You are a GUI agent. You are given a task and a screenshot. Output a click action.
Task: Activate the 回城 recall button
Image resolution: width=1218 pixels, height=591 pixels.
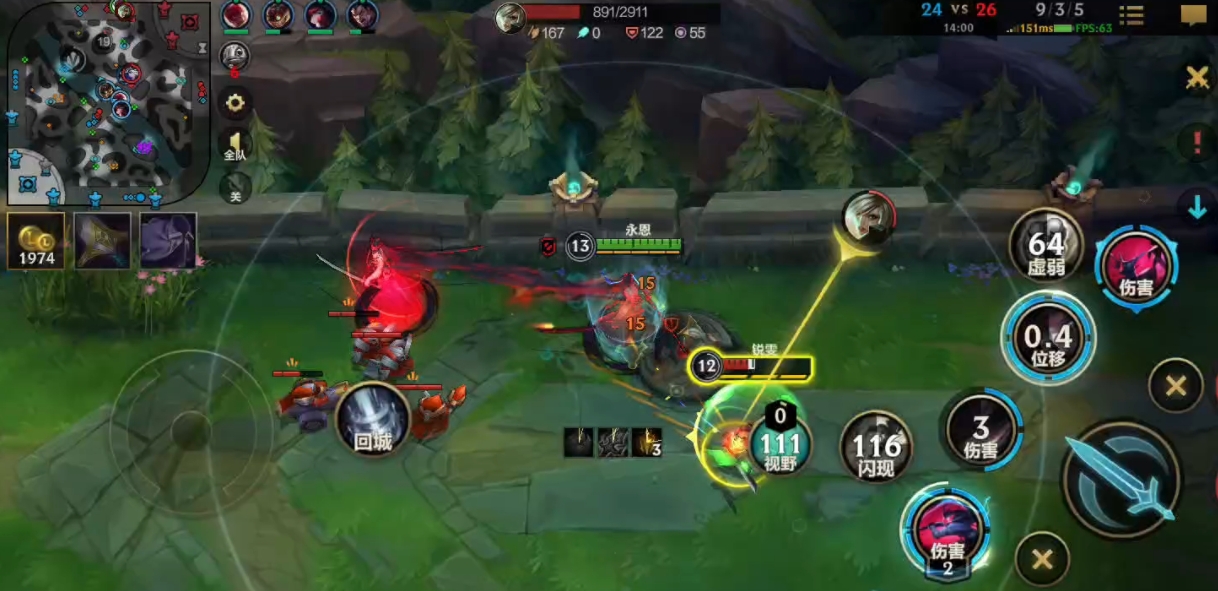[373, 420]
